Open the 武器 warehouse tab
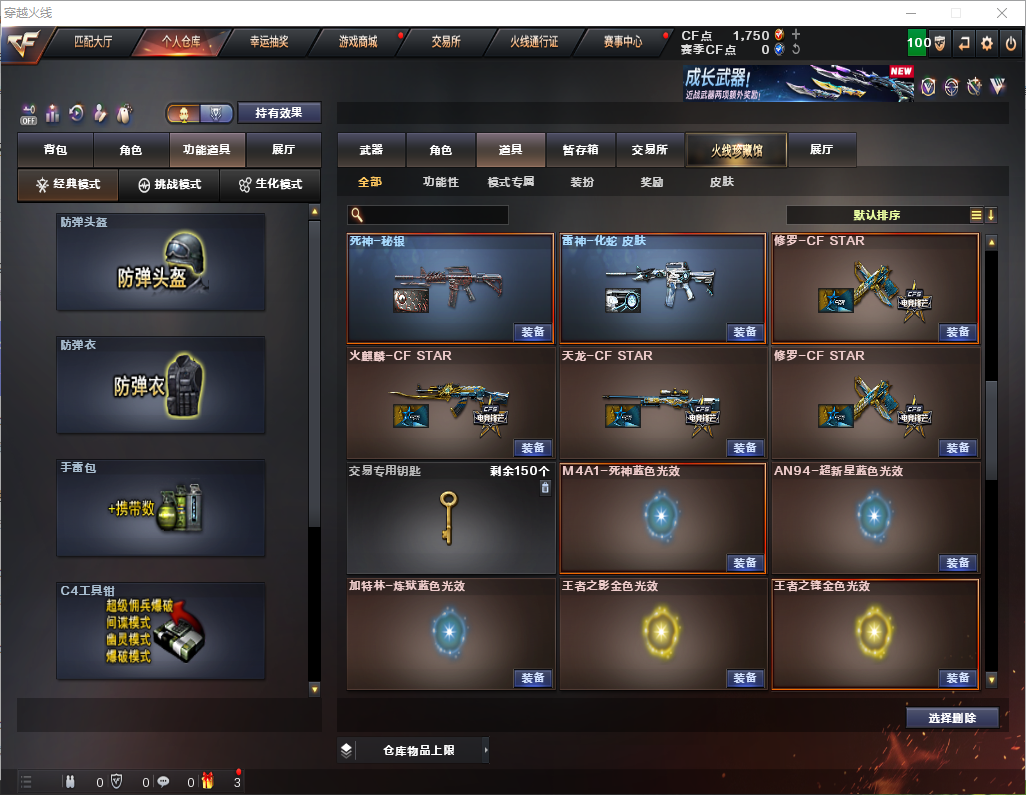 point(371,150)
